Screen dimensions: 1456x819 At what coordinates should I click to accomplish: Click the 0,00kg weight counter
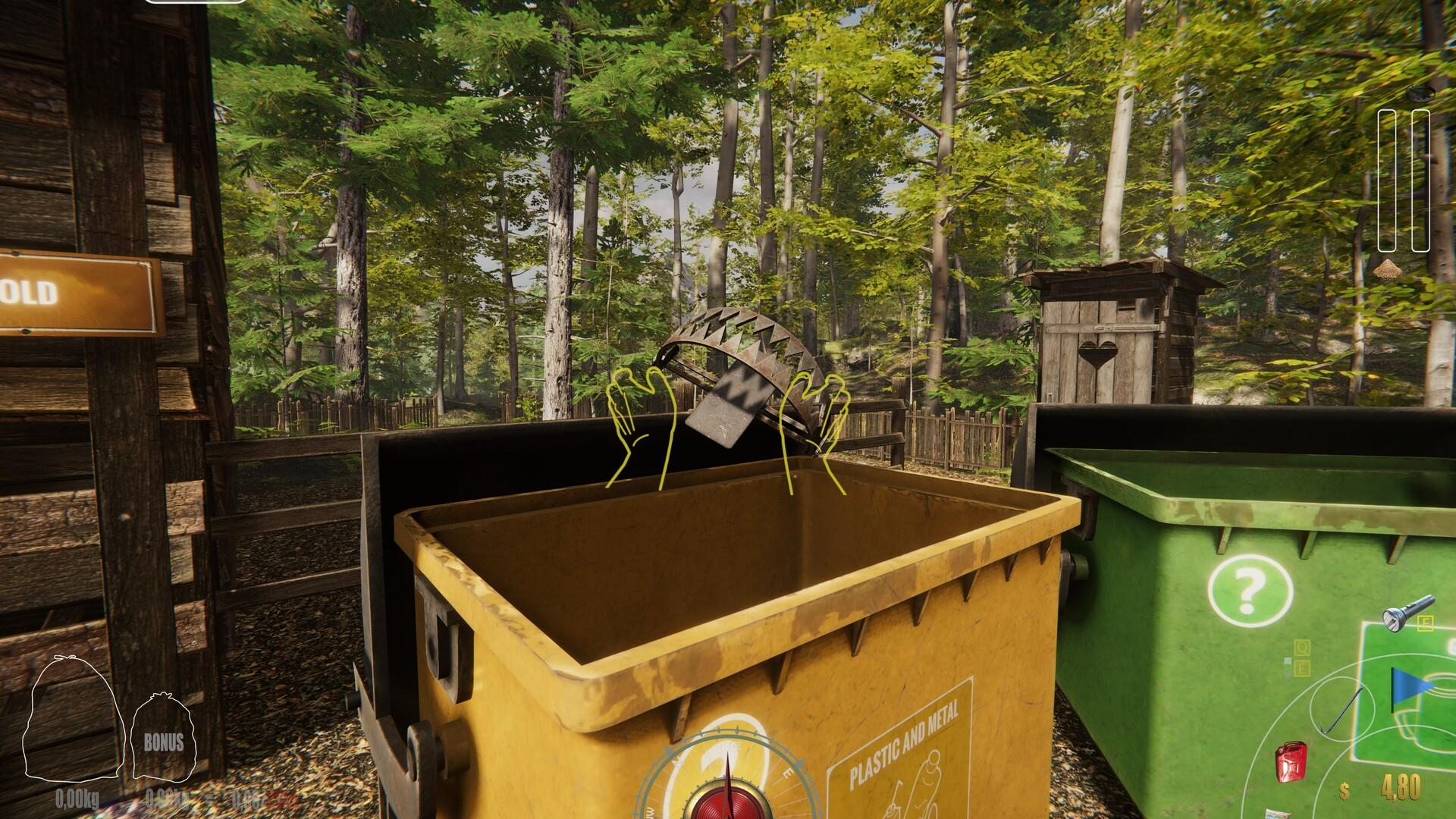coord(76,796)
